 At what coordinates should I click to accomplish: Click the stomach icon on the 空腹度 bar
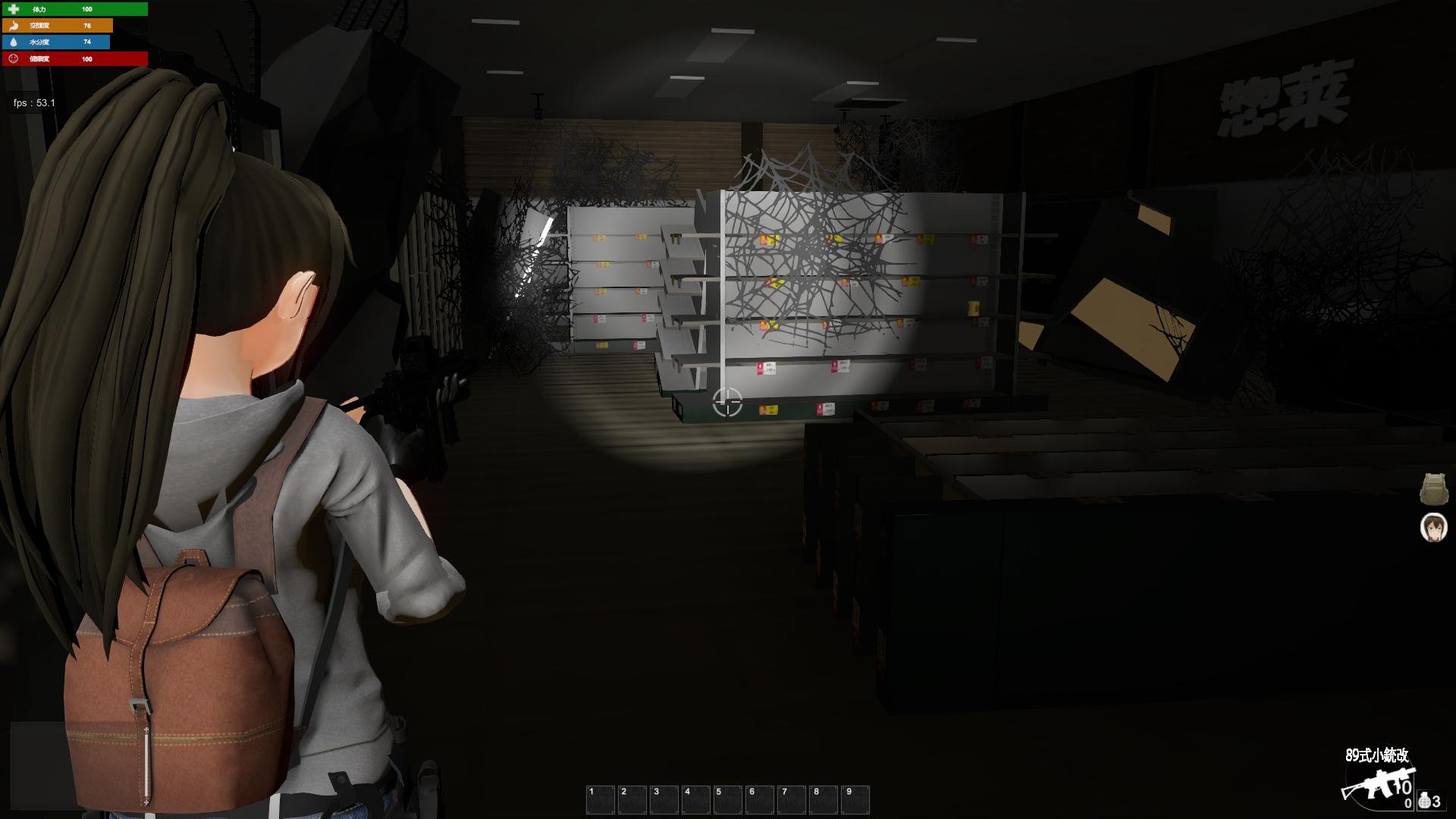pyautogui.click(x=15, y=27)
